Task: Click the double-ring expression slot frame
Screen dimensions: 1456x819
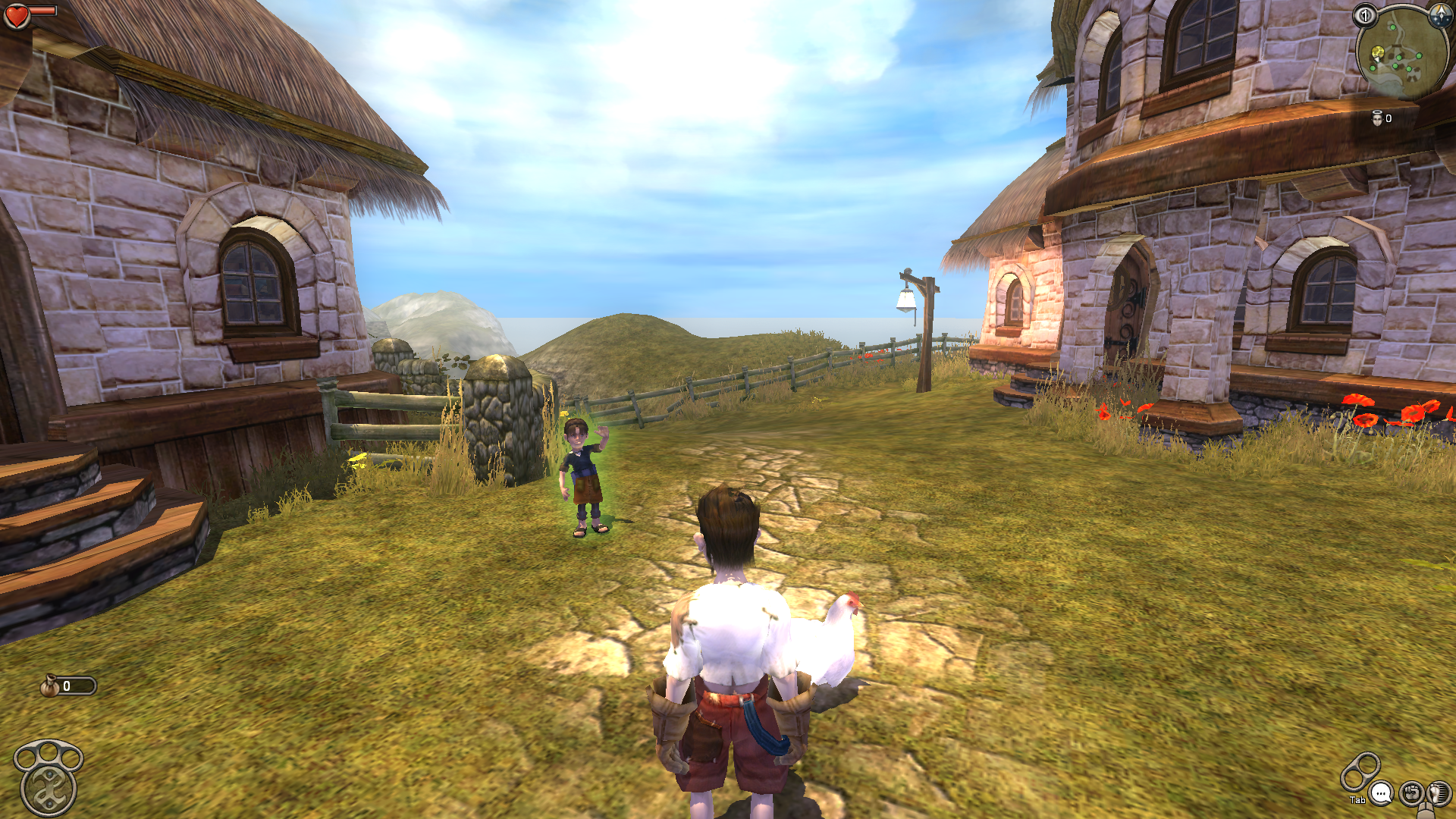Action: (1360, 770)
